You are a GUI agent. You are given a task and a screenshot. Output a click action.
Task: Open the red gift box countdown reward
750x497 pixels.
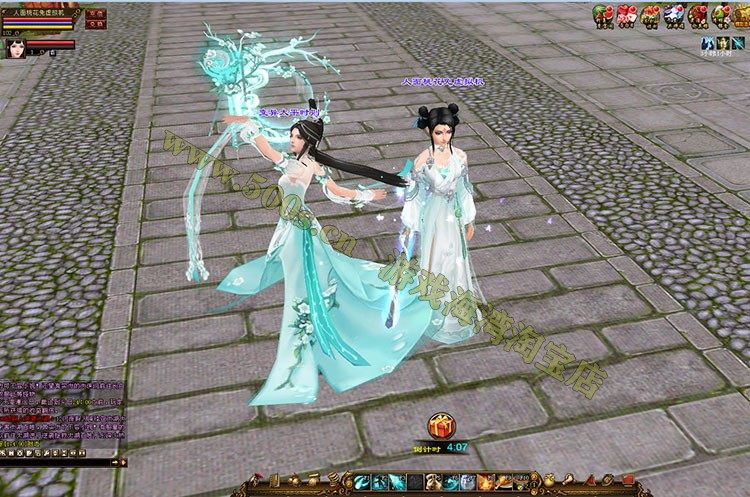pyautogui.click(x=436, y=425)
